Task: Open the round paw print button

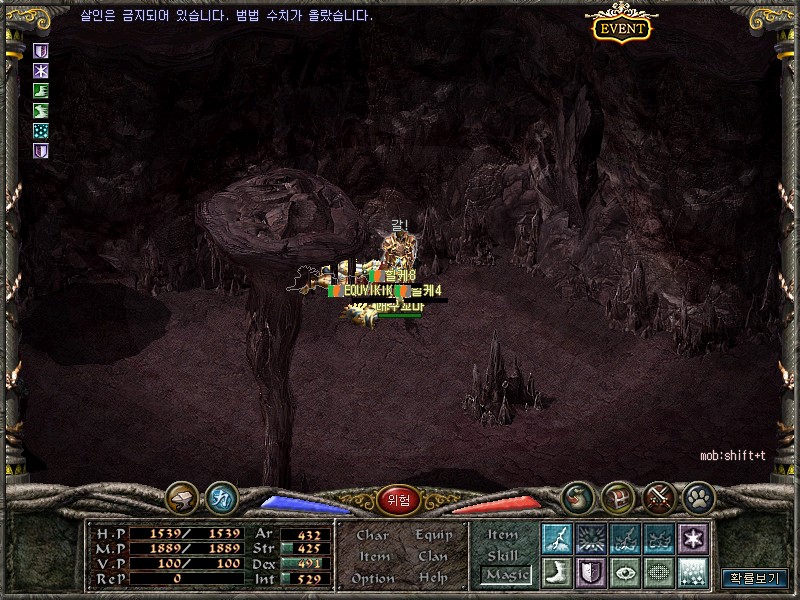Action: pyautogui.click(x=698, y=497)
